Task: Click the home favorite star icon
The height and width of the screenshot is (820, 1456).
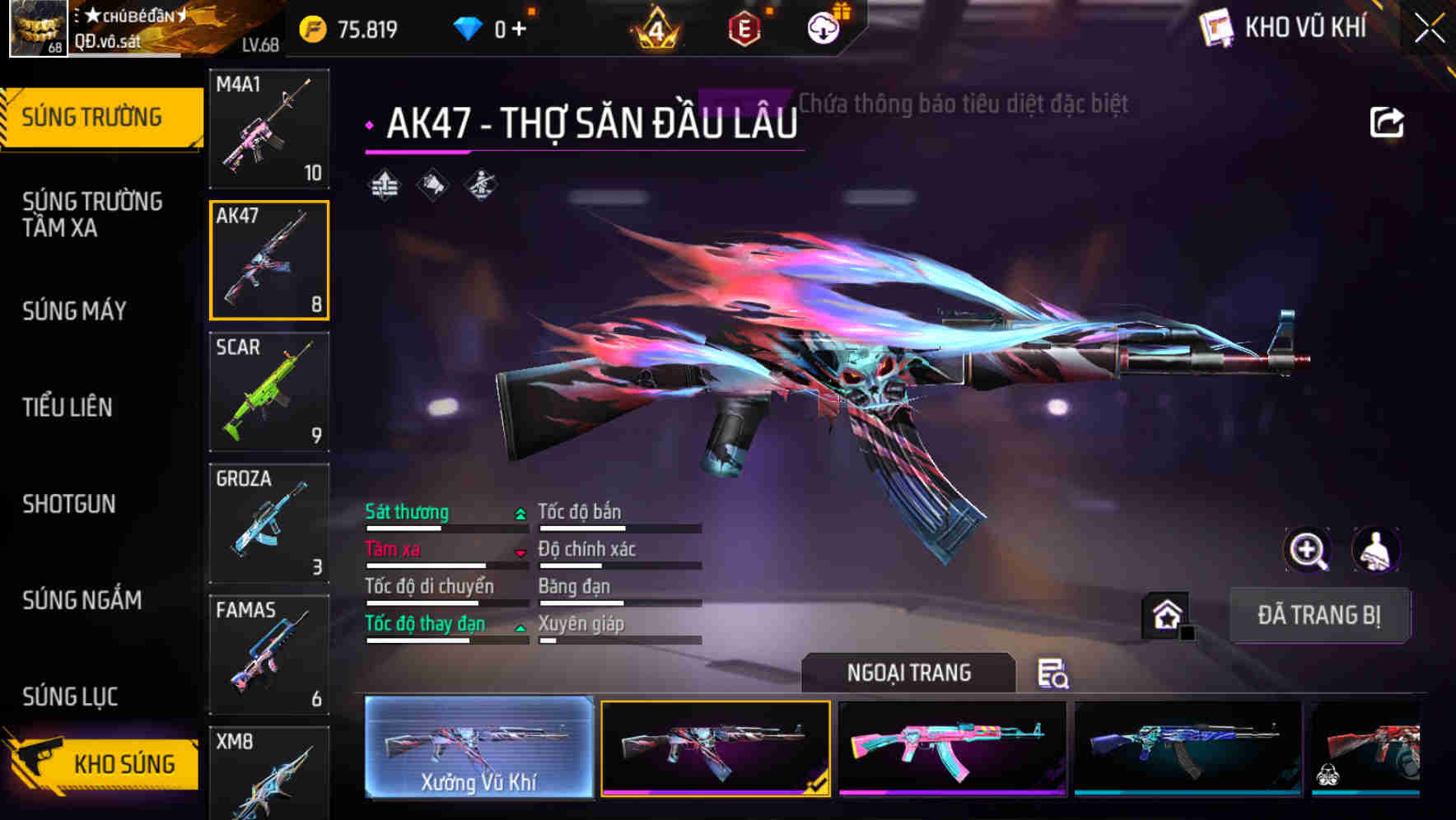Action: 1167,614
